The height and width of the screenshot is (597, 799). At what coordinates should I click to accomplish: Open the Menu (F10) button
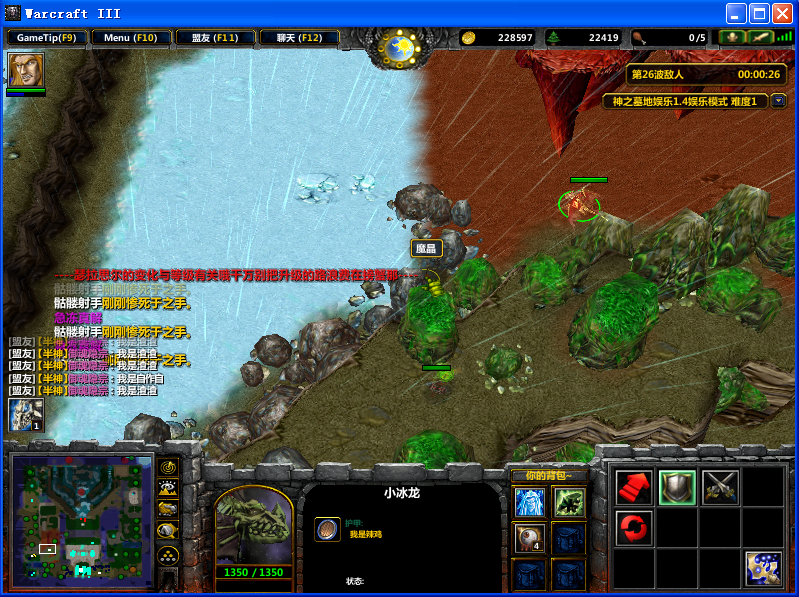click(x=130, y=38)
